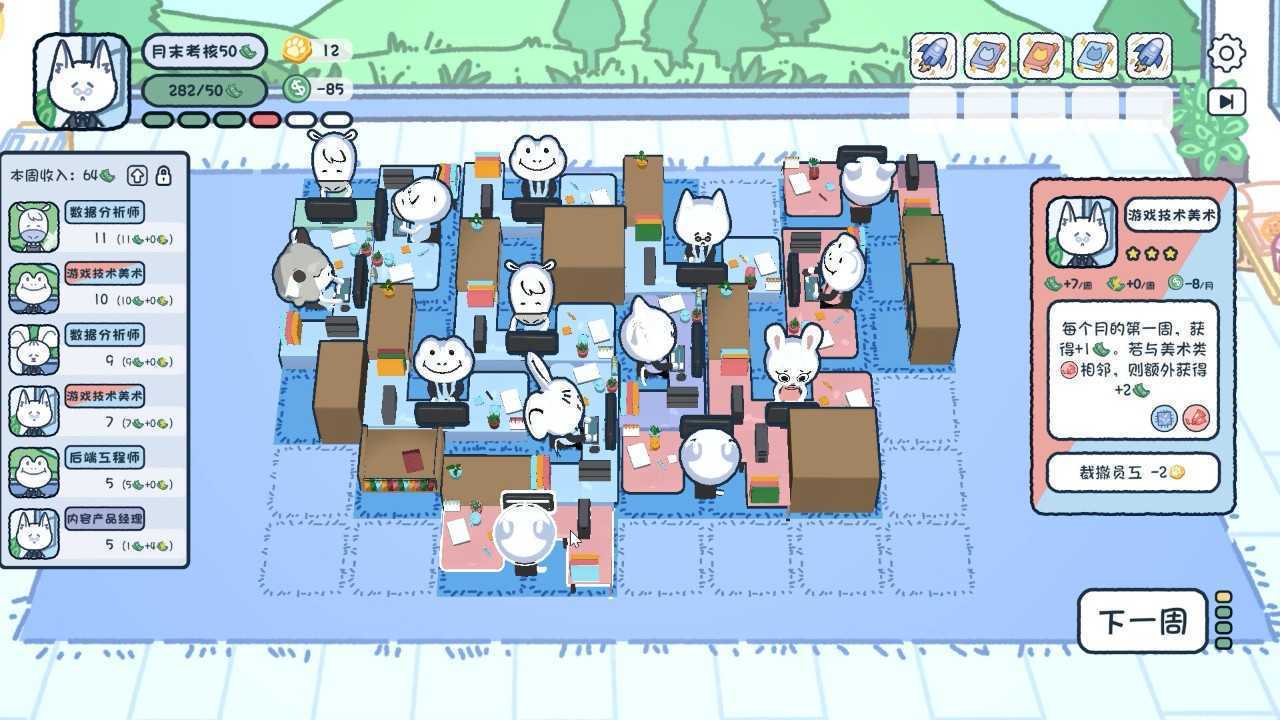This screenshot has height=720, width=1280.
Task: Open the gear settings menu
Action: (1226, 53)
